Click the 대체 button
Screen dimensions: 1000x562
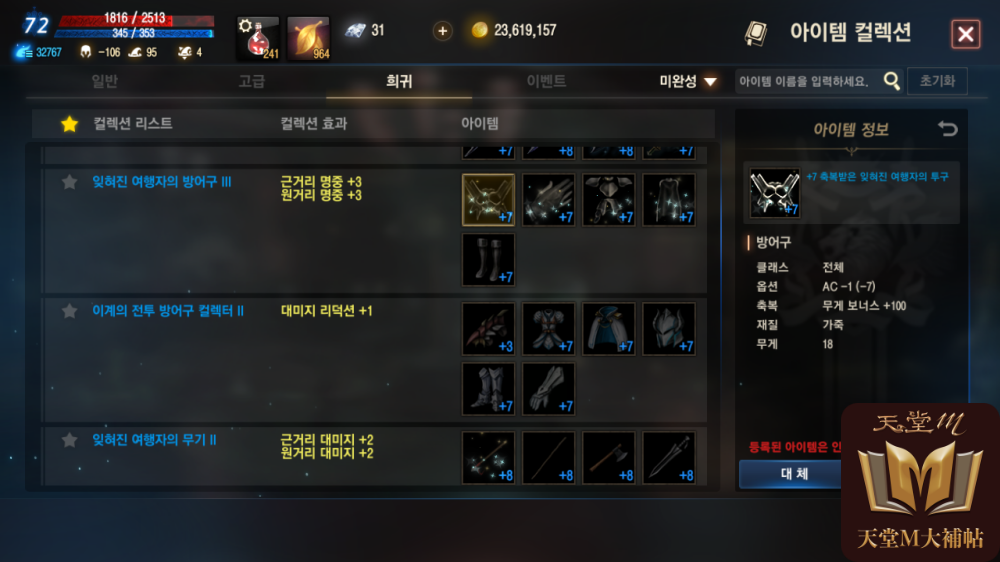pos(793,473)
